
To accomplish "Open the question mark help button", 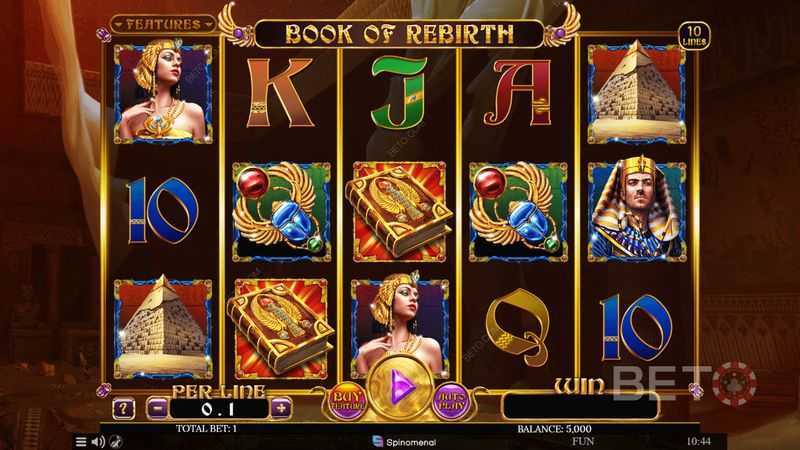I will click(x=124, y=408).
